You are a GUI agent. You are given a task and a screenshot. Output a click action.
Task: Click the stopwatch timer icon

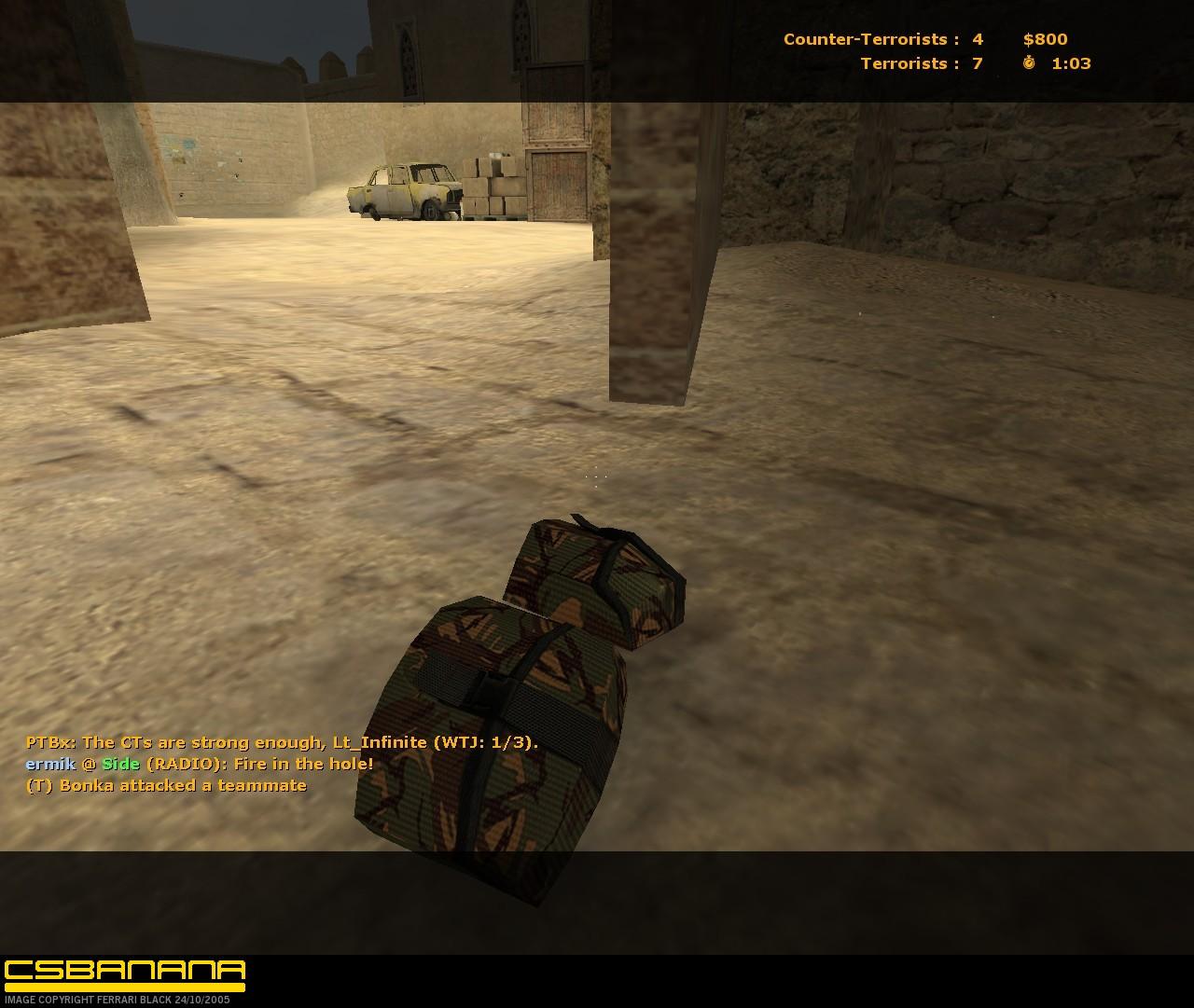pos(1027,63)
